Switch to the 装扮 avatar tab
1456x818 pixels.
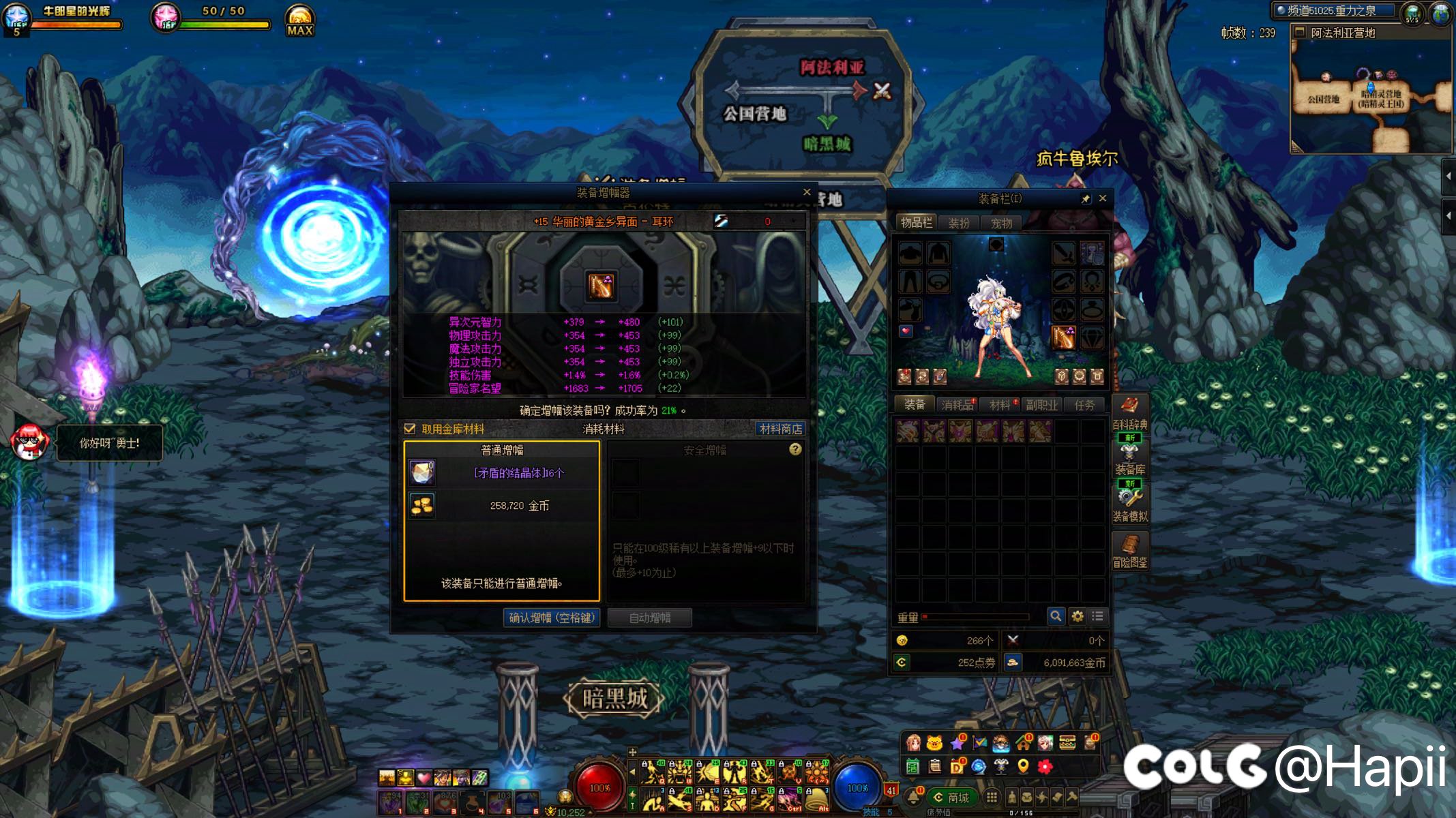(x=959, y=223)
